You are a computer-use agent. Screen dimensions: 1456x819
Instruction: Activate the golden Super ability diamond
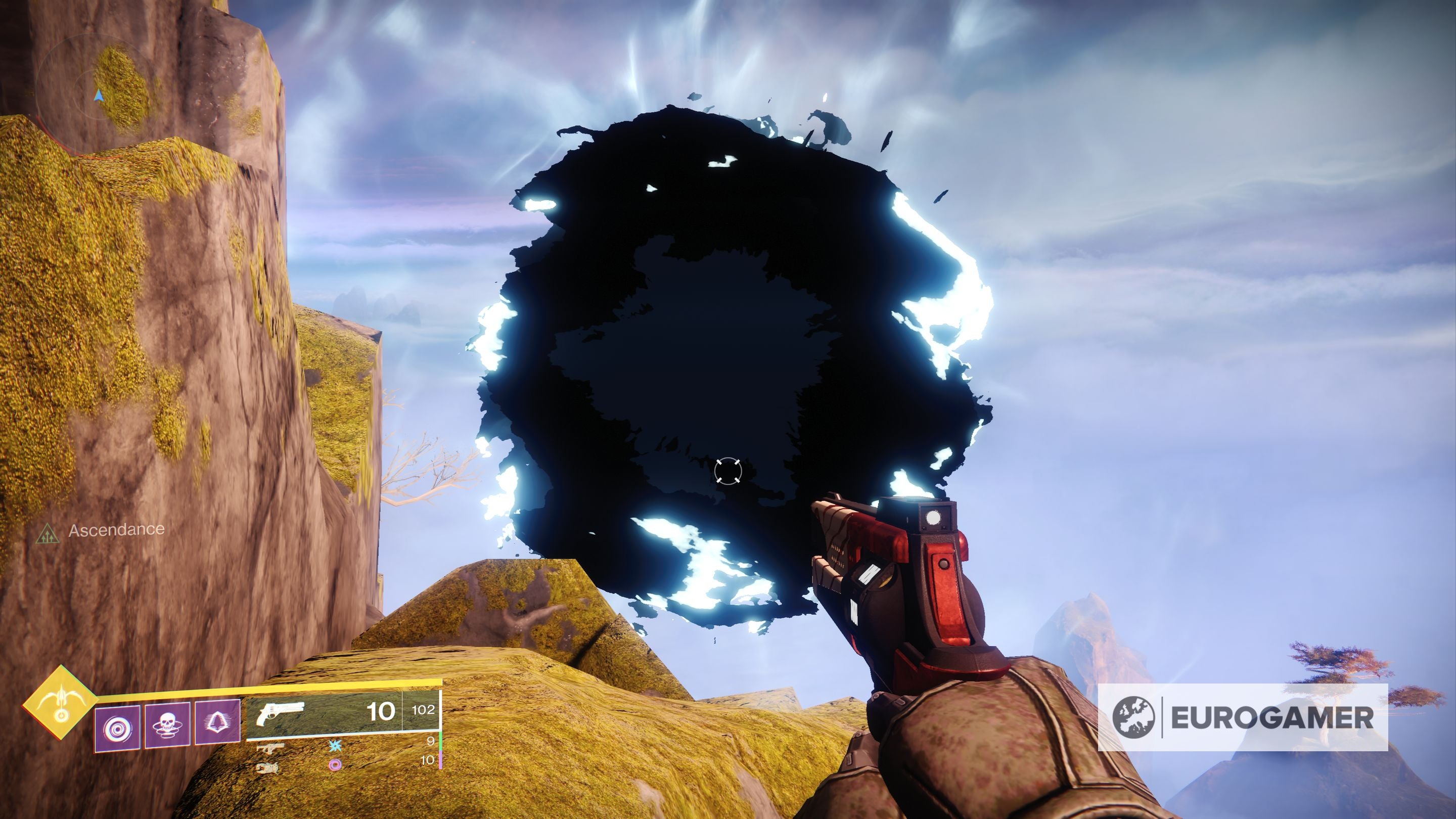(x=60, y=703)
